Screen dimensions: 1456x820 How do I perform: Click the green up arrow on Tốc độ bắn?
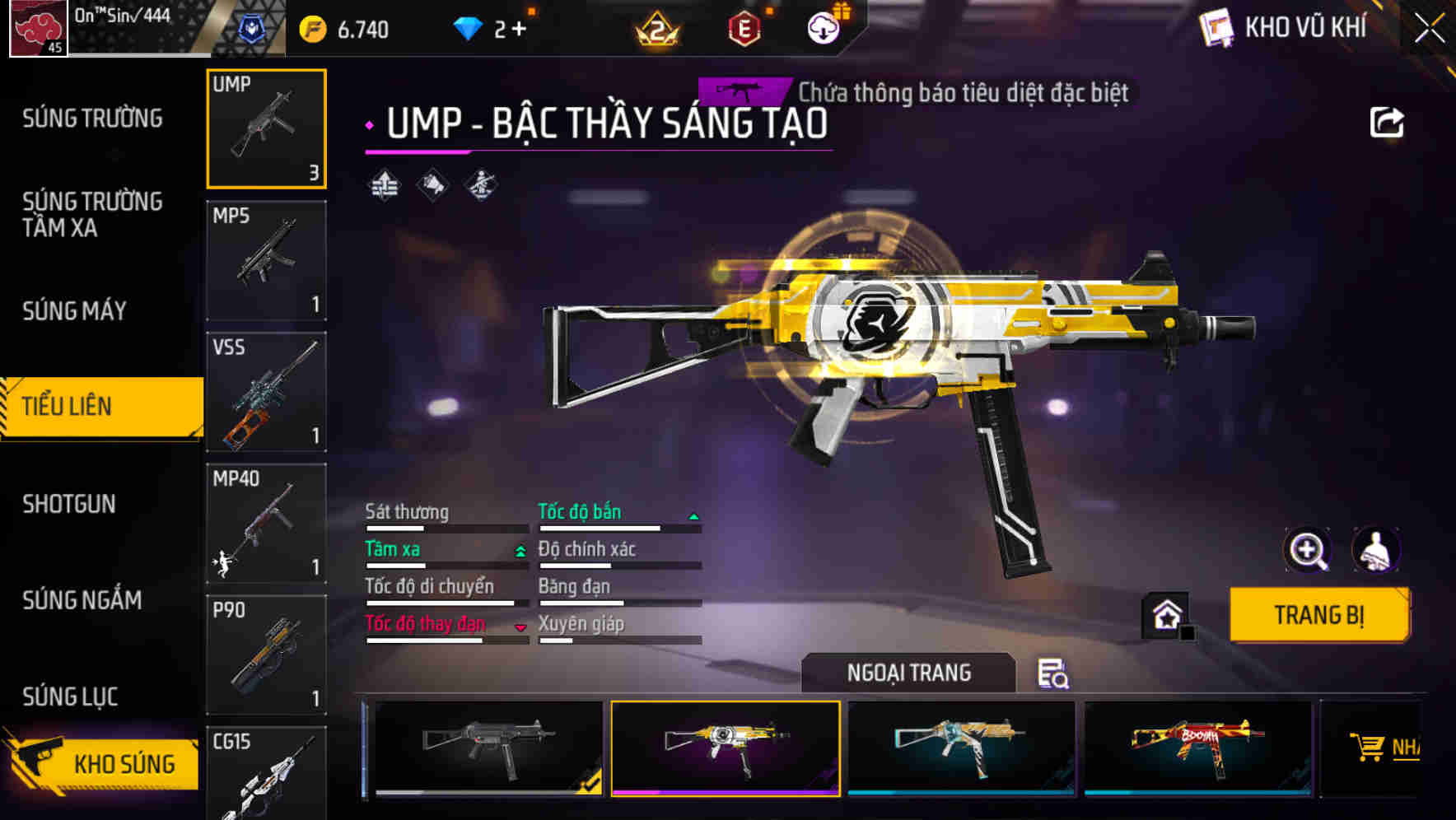point(693,515)
